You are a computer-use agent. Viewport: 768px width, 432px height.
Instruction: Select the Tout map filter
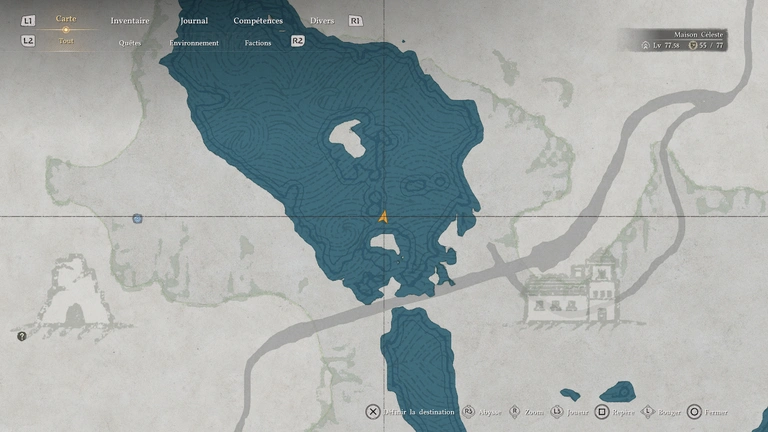tap(66, 41)
